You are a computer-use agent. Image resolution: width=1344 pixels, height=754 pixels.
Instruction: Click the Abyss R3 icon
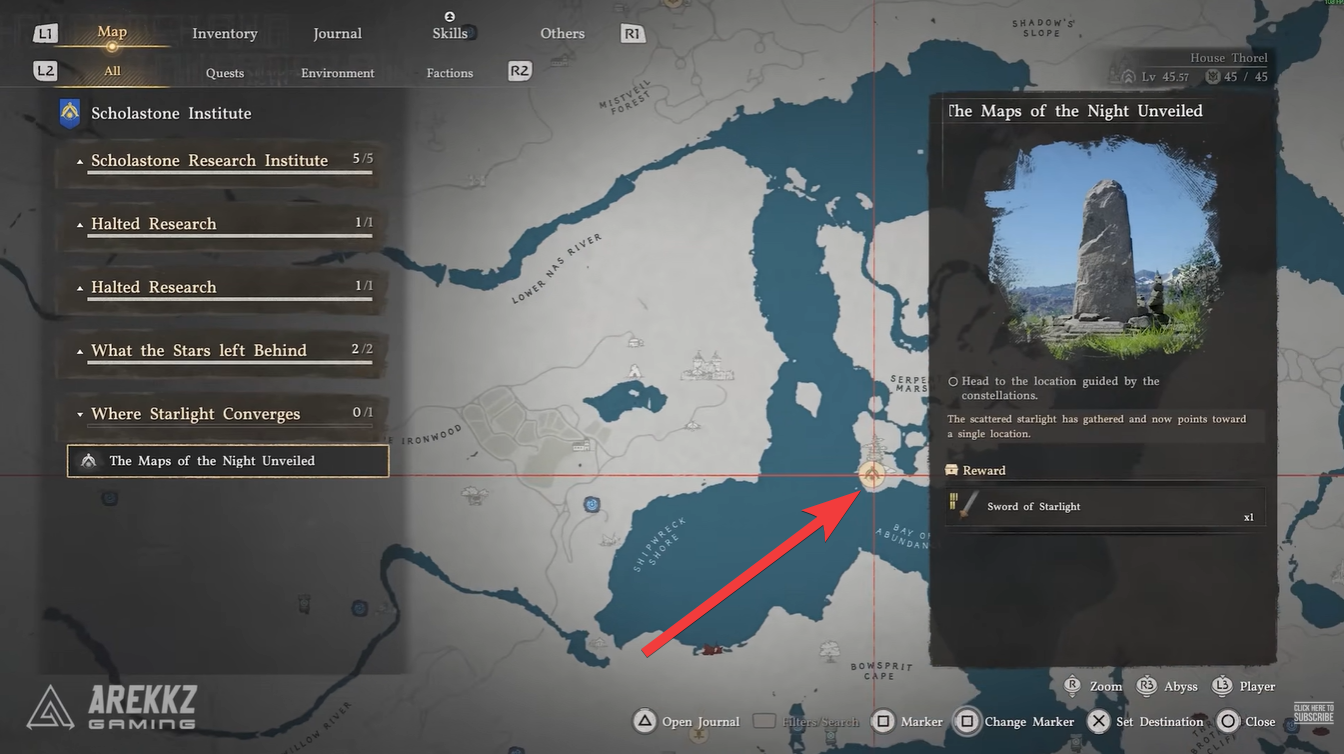[x=1146, y=686]
